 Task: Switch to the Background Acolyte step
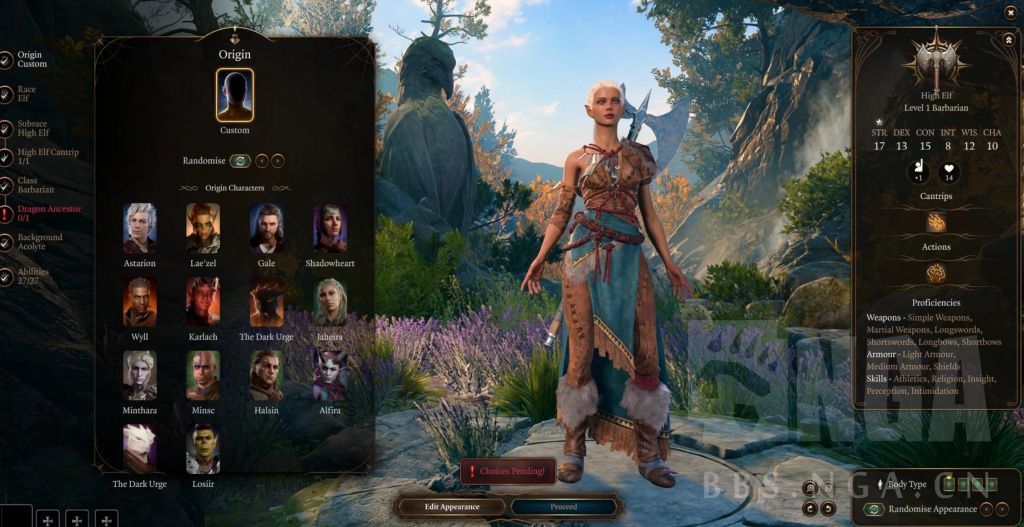(39, 242)
